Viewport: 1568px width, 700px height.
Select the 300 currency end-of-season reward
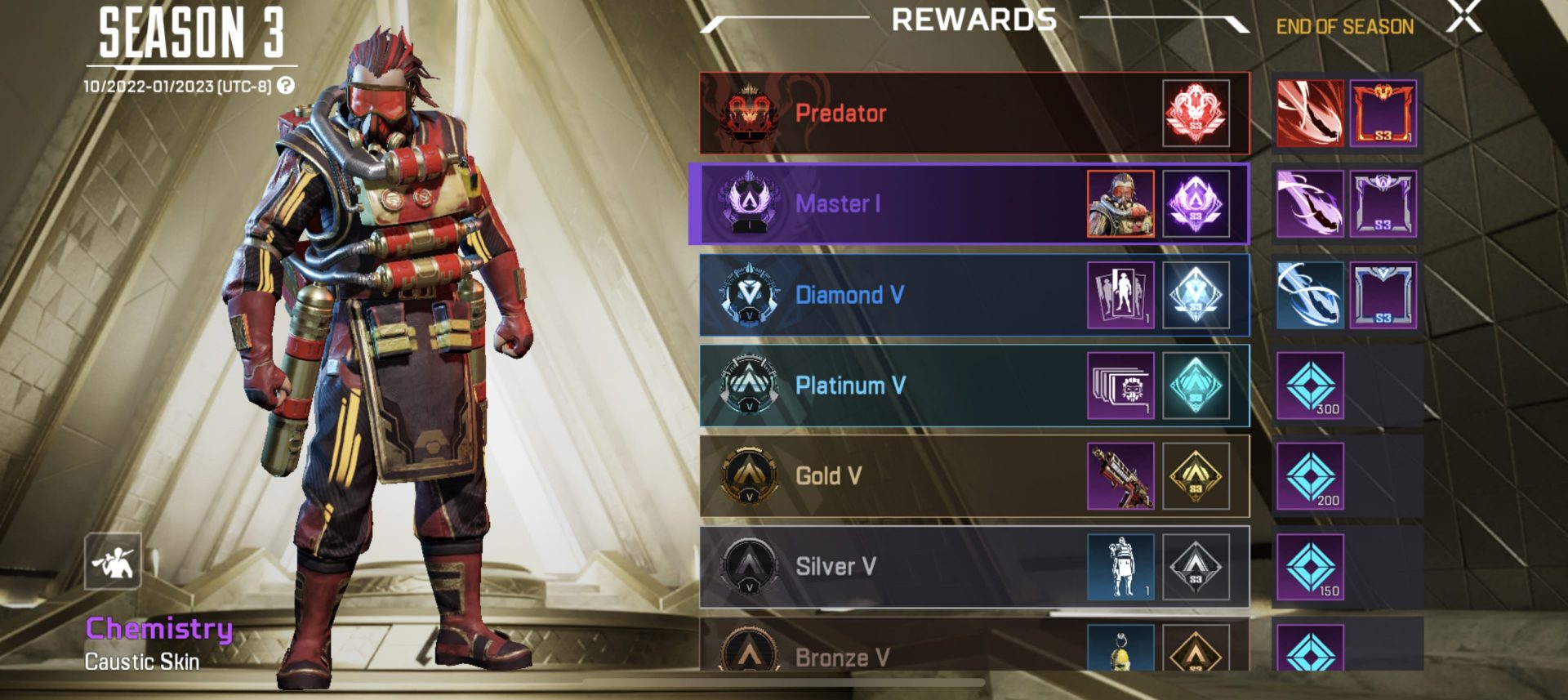pos(1310,386)
